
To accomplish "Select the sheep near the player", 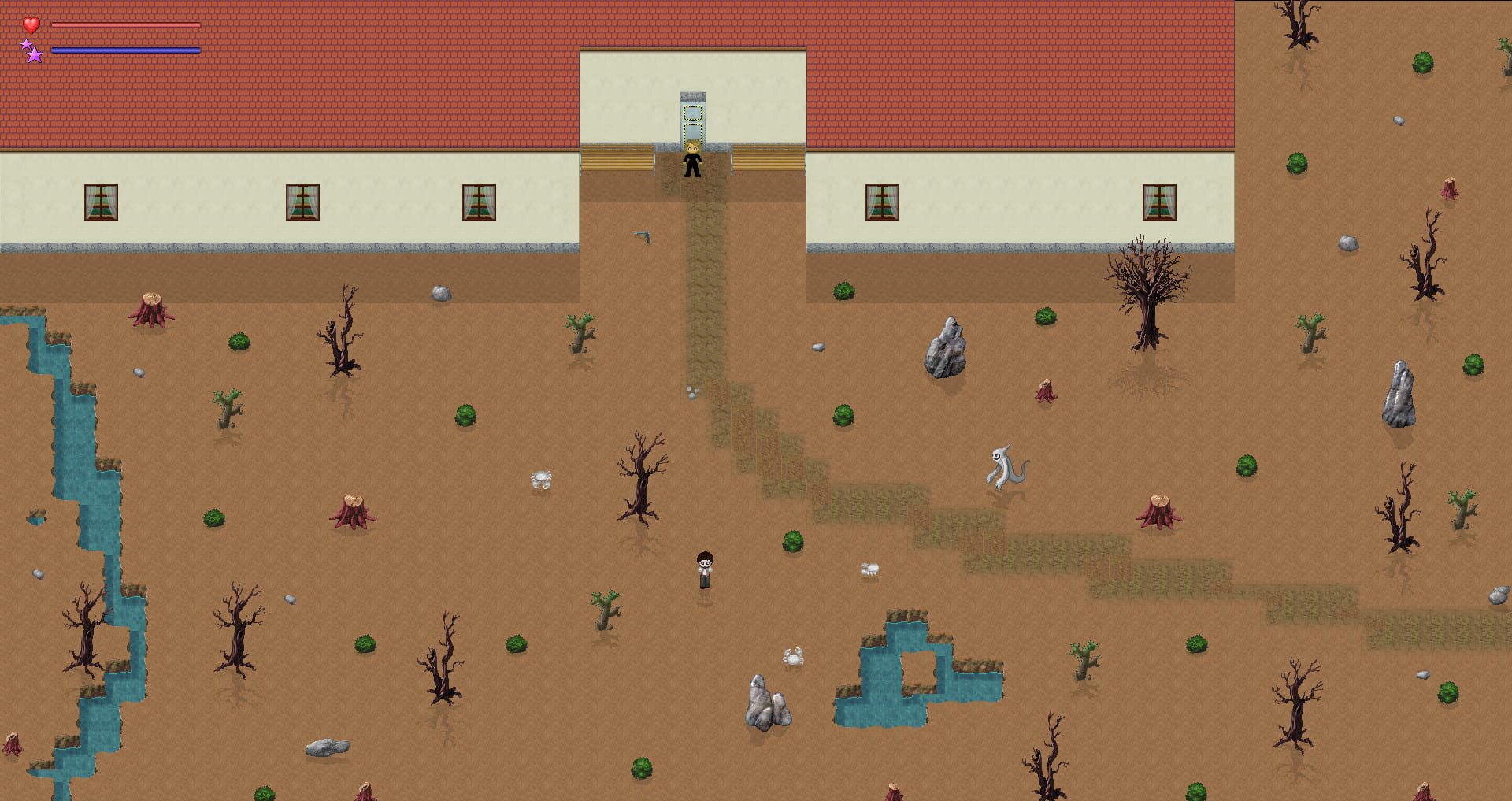I will click(x=869, y=570).
